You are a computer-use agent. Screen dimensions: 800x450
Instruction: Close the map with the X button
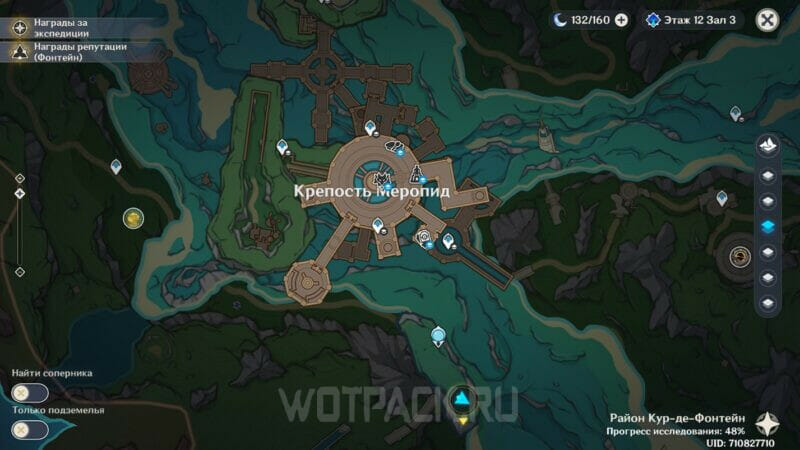[767, 20]
